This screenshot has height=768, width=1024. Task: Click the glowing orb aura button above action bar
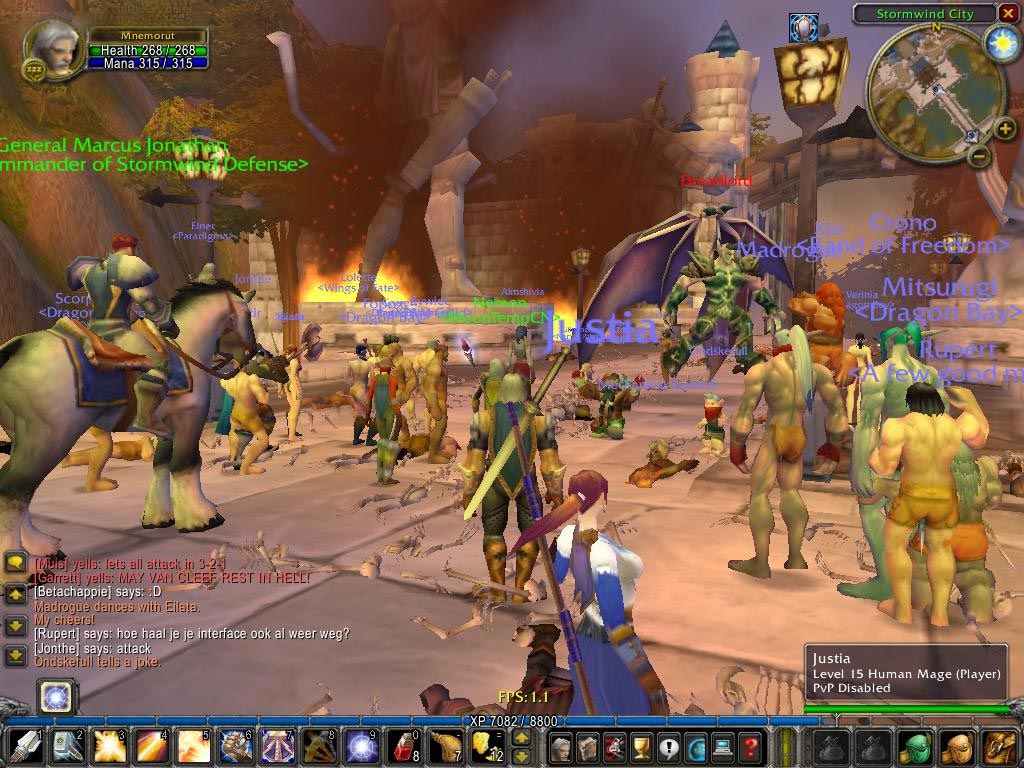57,697
